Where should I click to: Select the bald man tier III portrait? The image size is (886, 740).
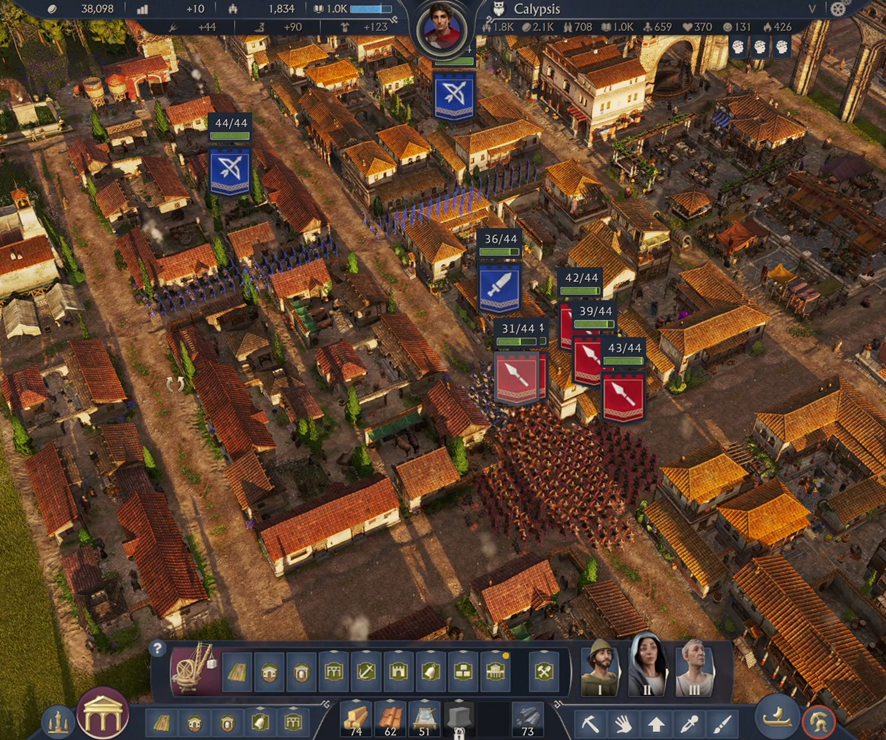click(x=694, y=667)
